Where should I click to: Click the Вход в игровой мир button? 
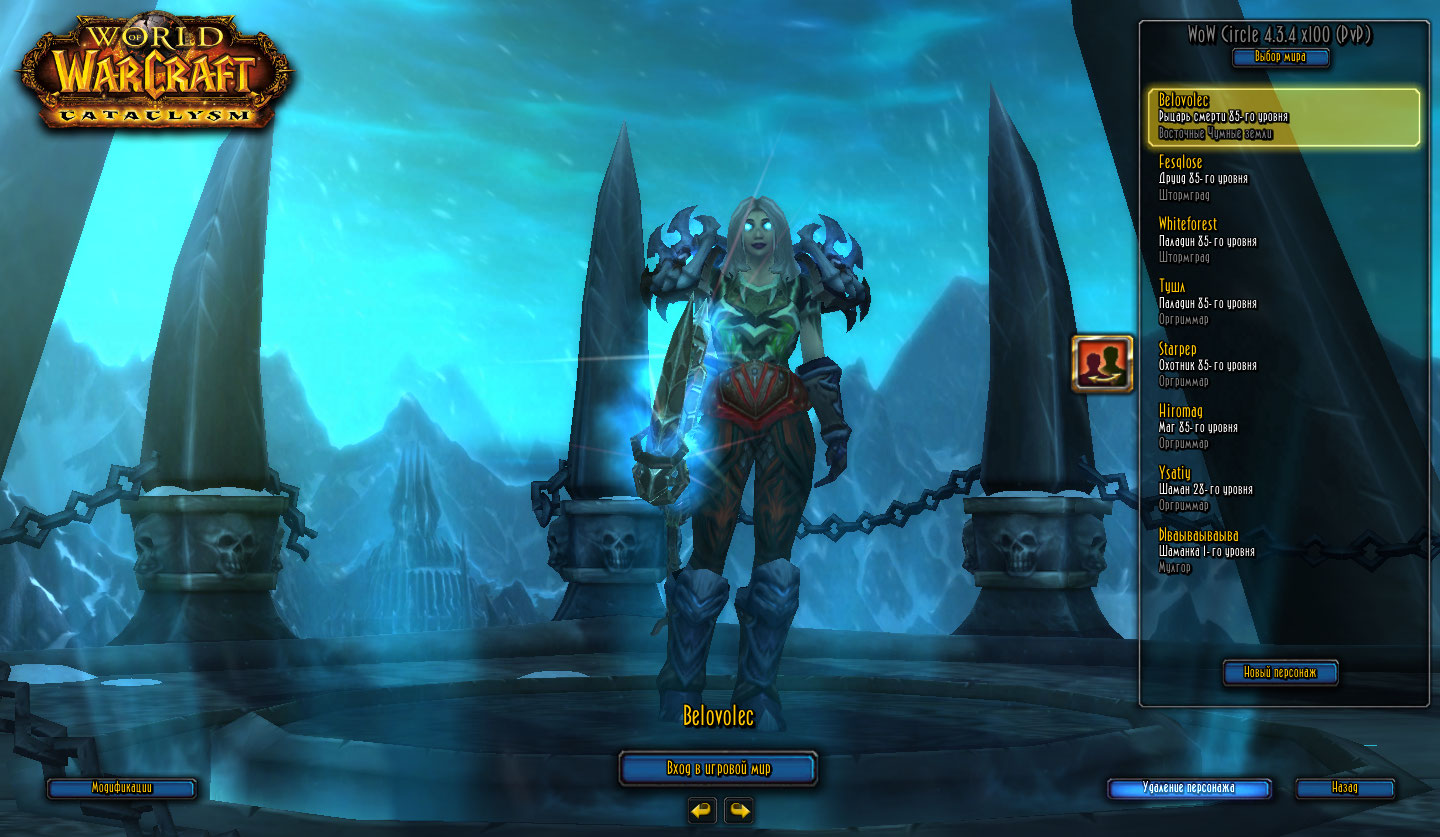718,769
